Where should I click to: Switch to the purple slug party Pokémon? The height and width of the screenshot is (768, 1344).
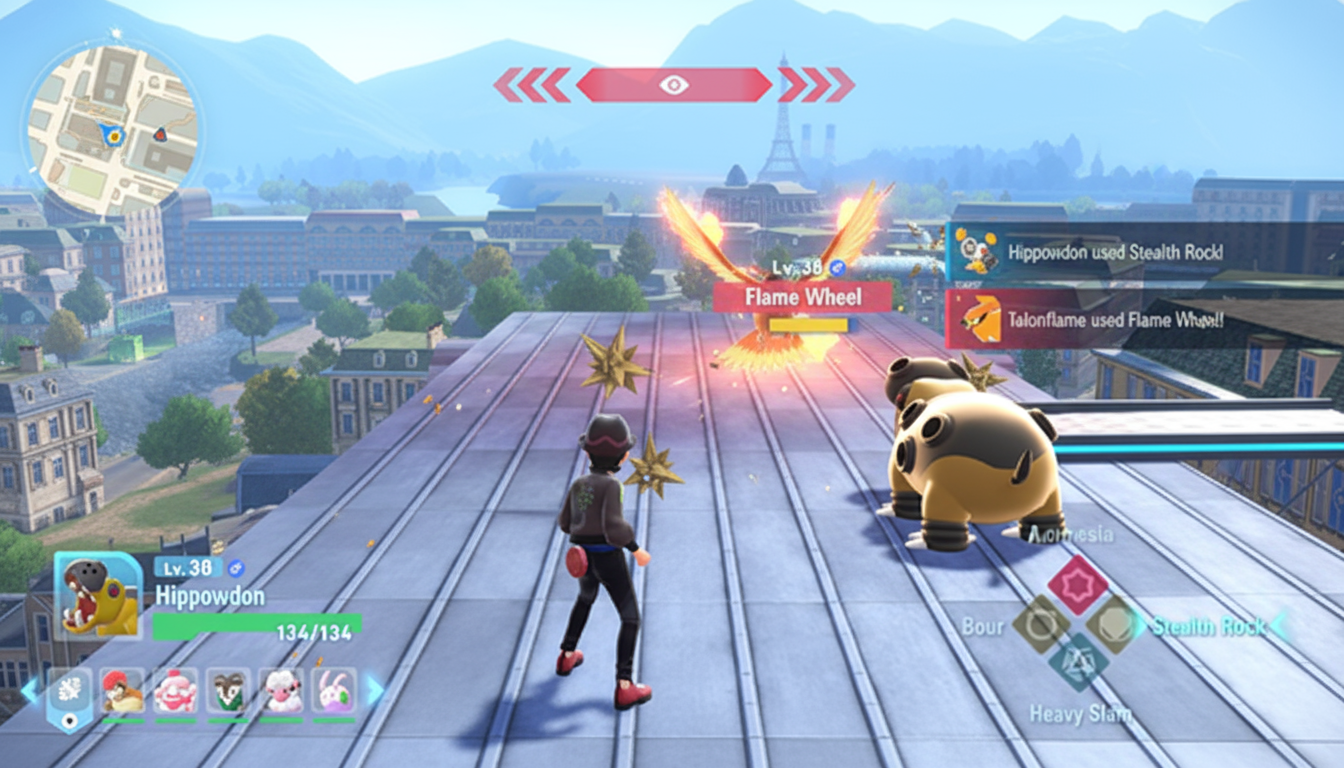click(334, 691)
